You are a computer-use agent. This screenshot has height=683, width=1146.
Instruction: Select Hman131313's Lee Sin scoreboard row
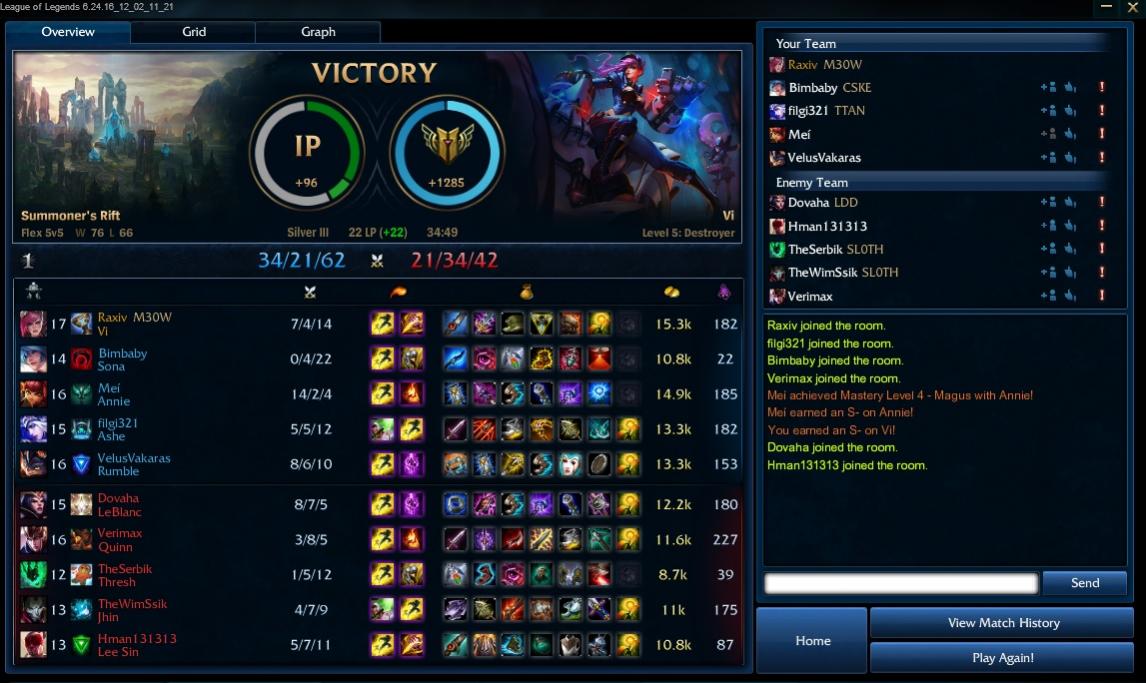click(378, 645)
